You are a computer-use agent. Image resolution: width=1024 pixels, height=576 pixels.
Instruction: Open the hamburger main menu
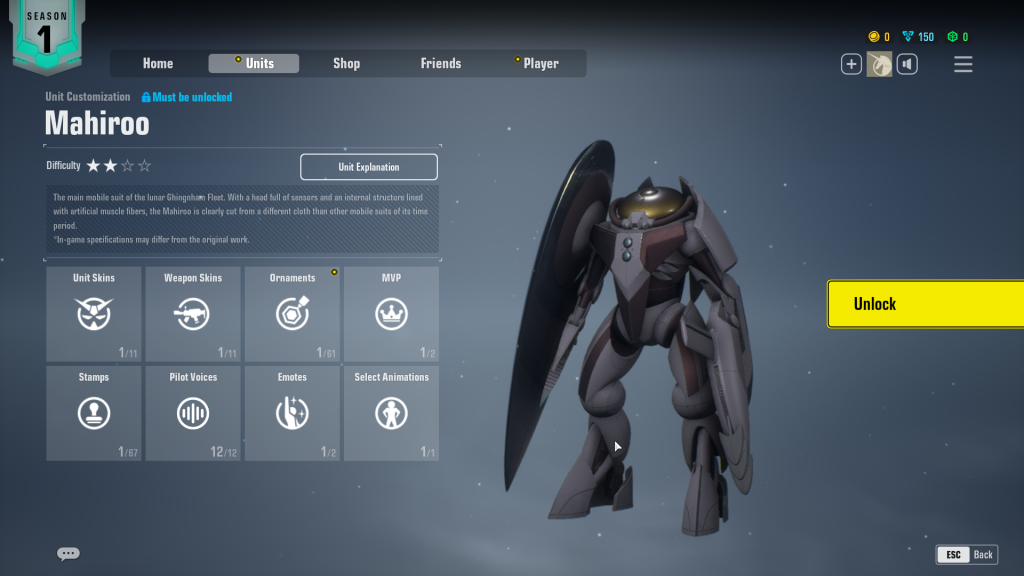[x=963, y=64]
